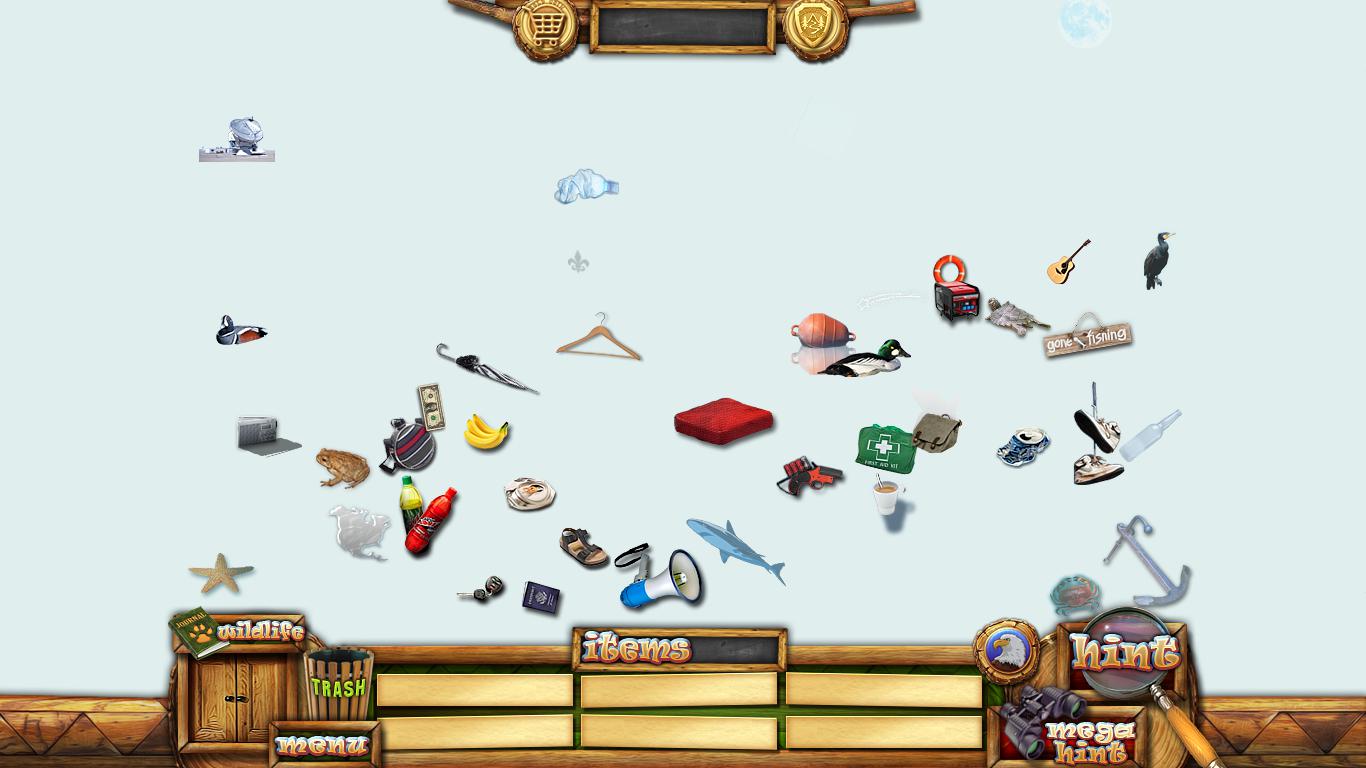Pick the acoustic guitar item
Image resolution: width=1366 pixels, height=768 pixels.
[x=1067, y=262]
